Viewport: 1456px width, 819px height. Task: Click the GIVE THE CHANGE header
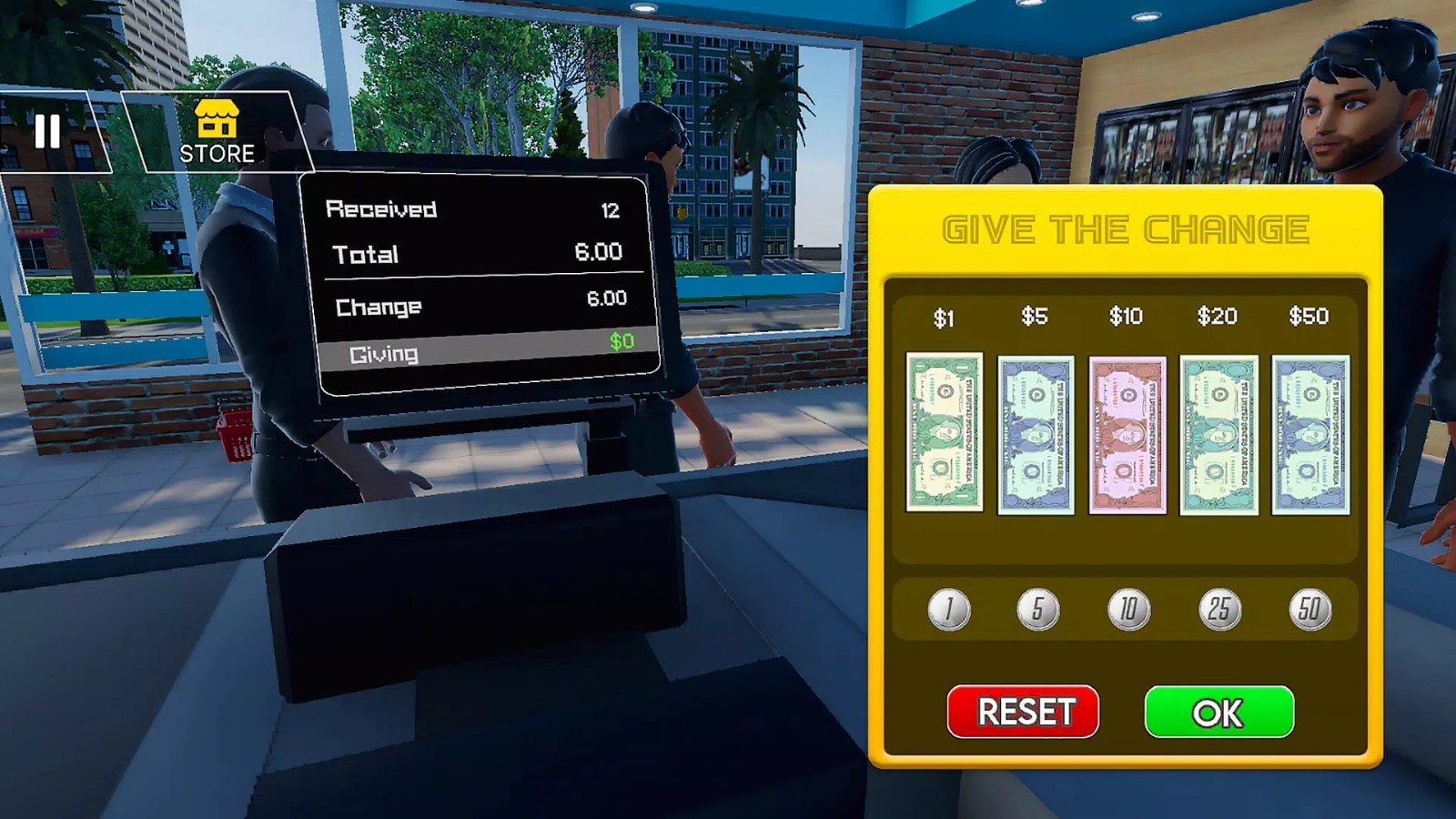(x=1126, y=229)
